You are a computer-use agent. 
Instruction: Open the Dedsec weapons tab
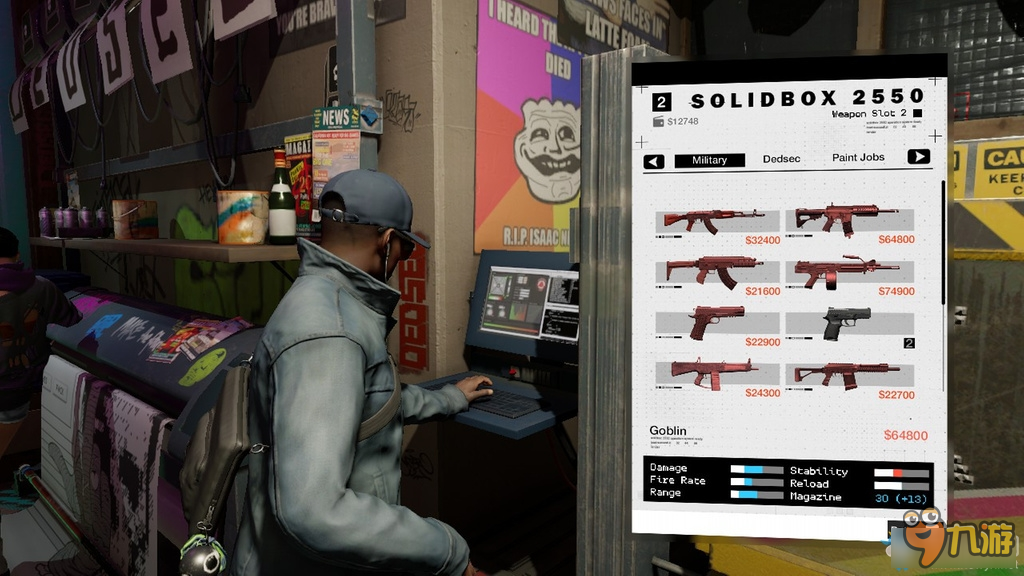[781, 159]
